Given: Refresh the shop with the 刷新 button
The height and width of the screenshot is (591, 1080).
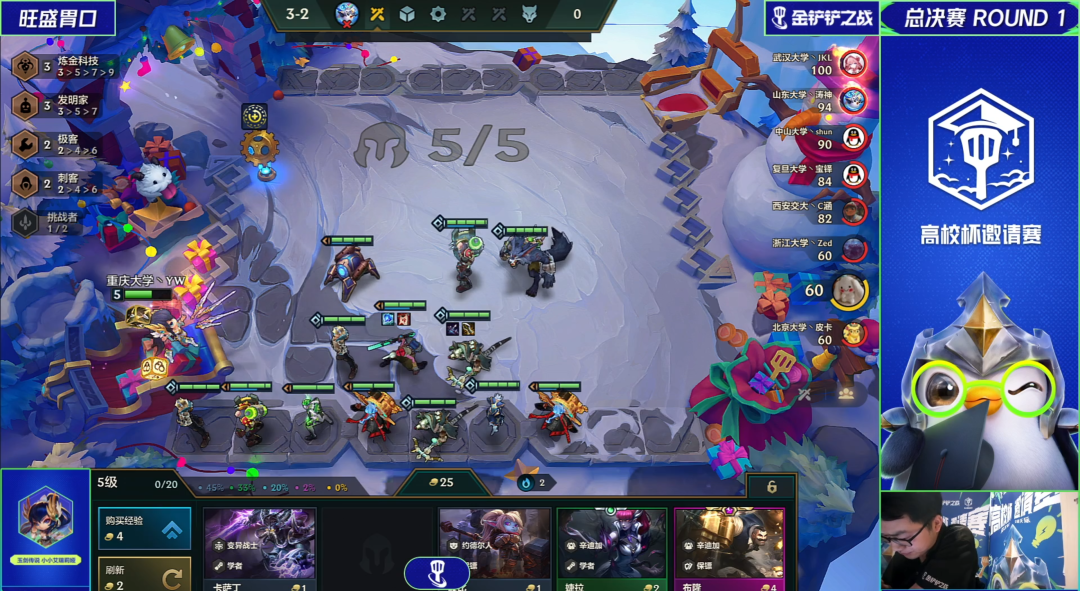Looking at the screenshot, I should 144,574.
